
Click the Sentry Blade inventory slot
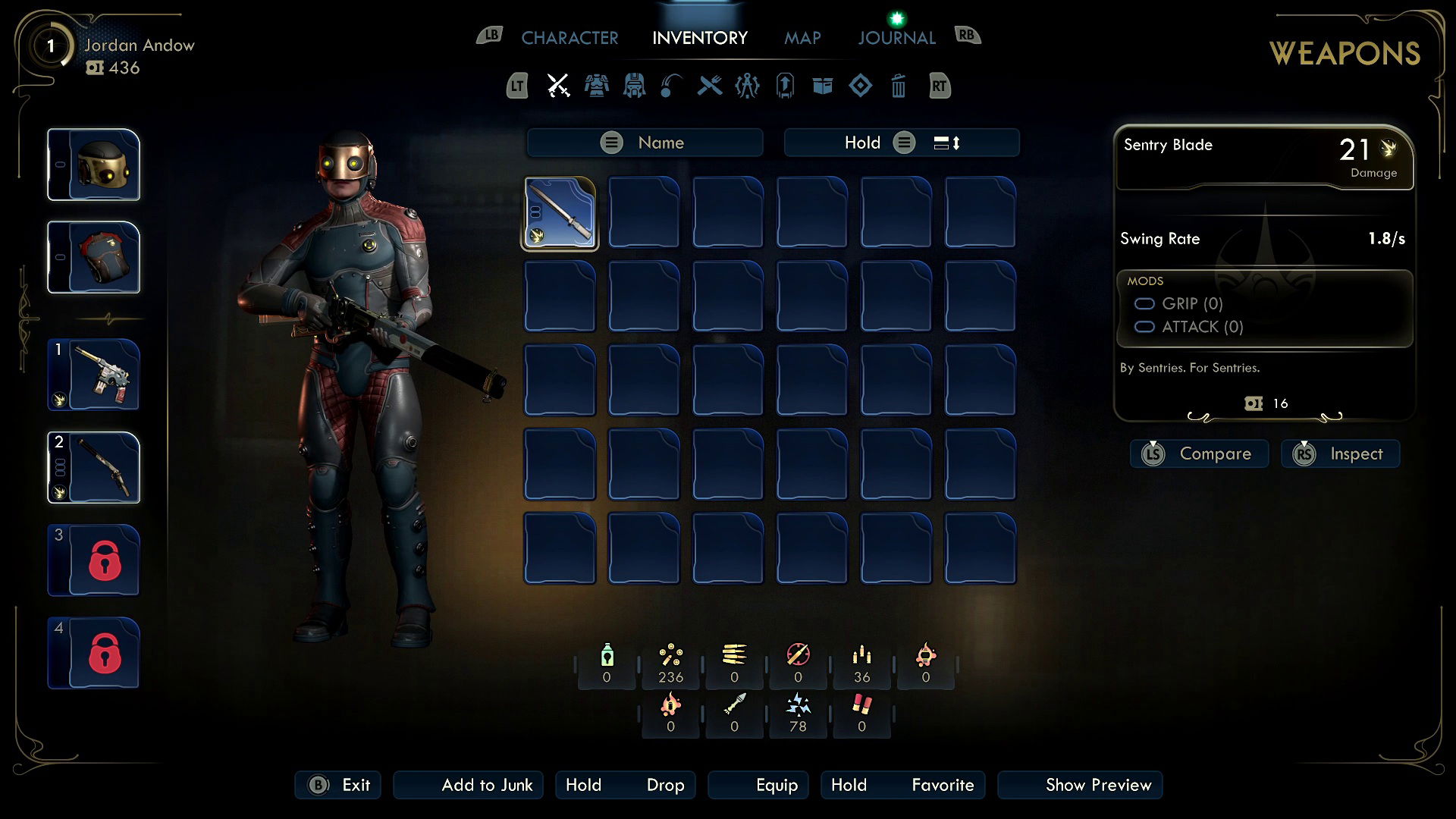560,213
